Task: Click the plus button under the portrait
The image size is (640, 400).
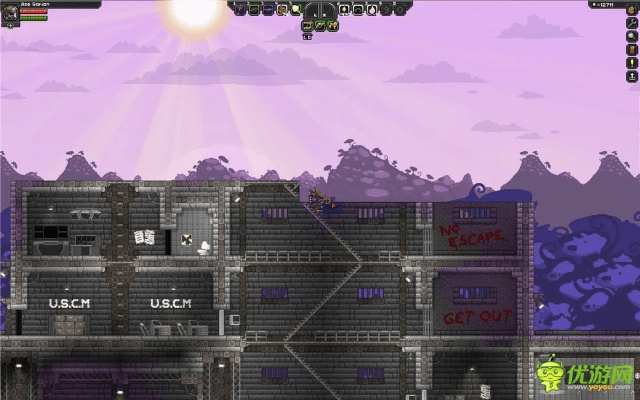Action: point(10,25)
